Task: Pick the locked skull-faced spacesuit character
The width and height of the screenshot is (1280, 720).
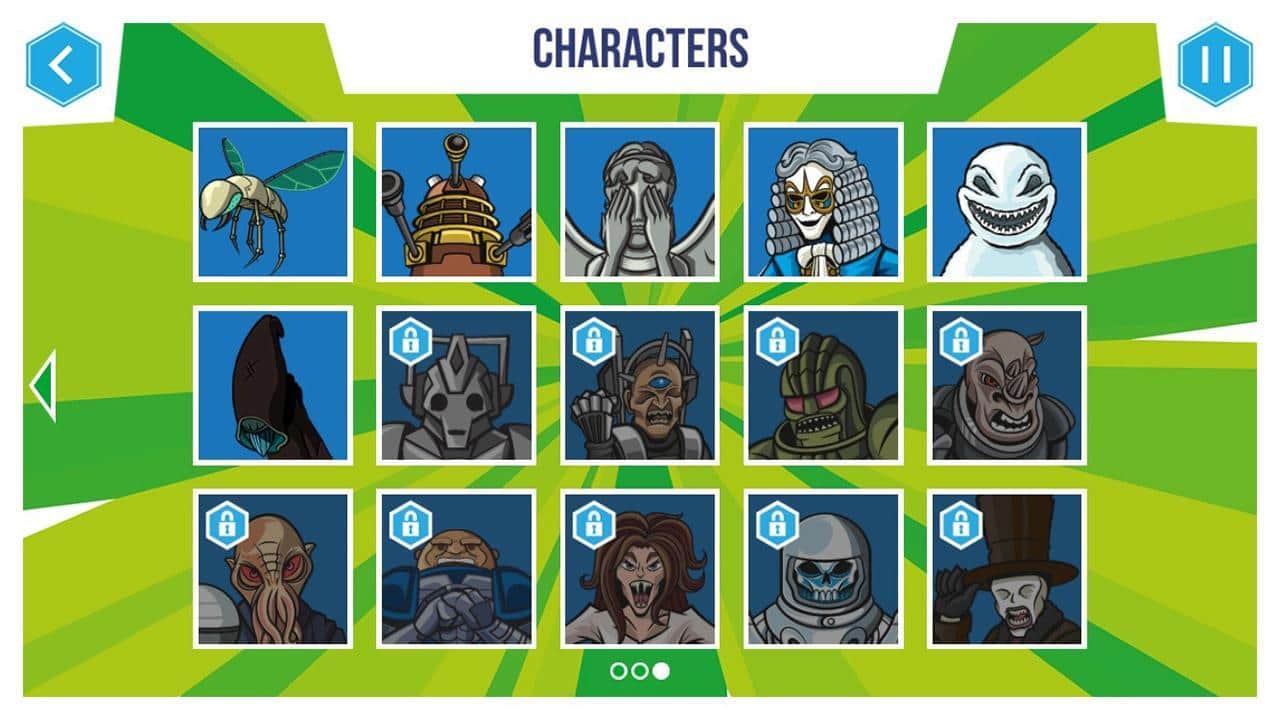Action: 823,569
